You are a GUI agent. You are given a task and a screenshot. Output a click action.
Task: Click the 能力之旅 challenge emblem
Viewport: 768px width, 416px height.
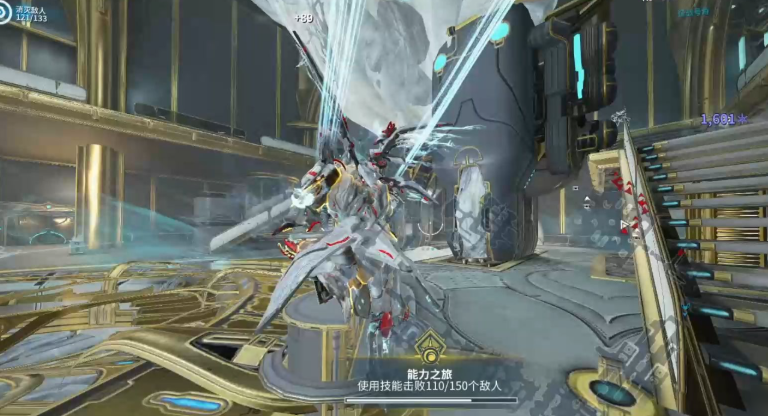click(x=431, y=350)
